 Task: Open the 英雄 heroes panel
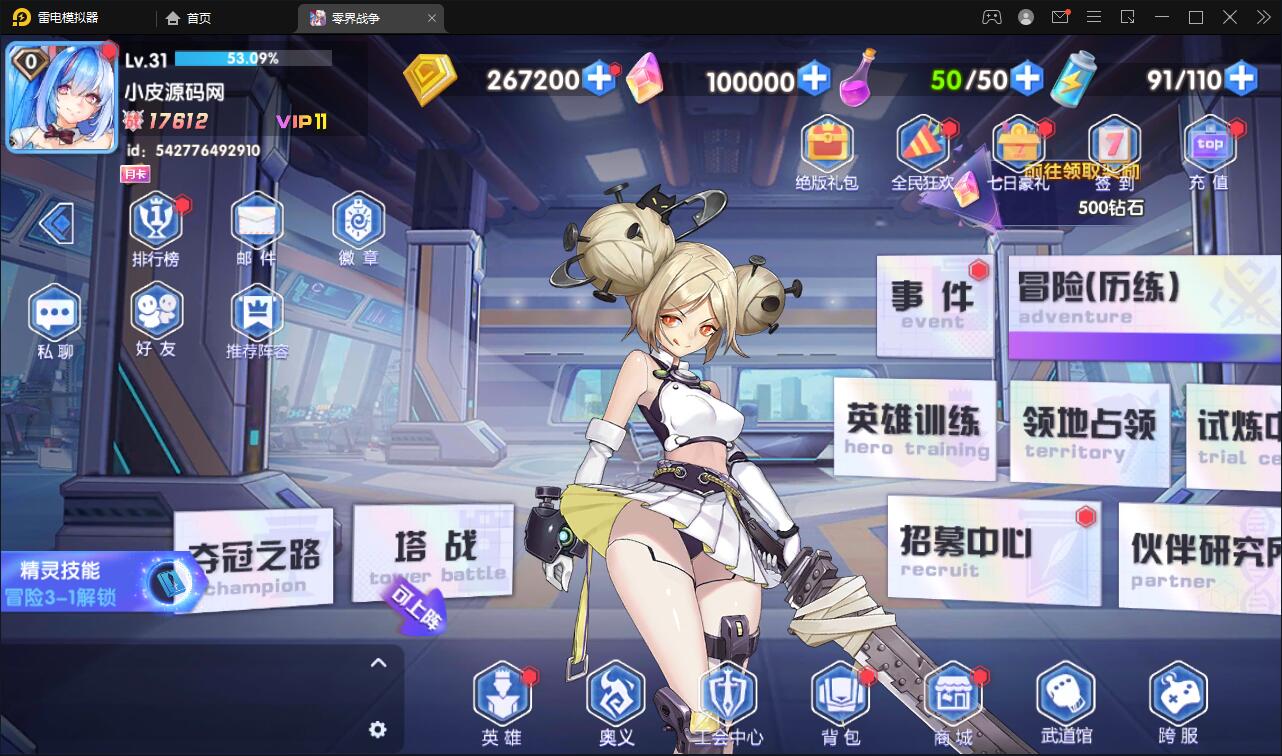click(502, 700)
